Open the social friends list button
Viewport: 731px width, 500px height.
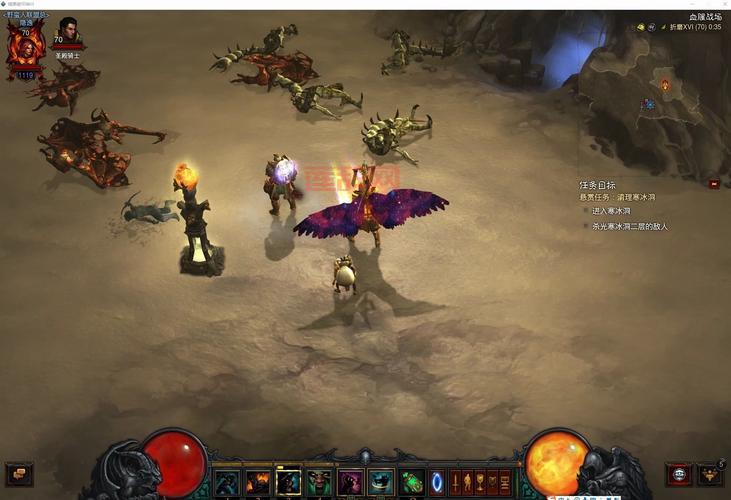tap(710, 471)
